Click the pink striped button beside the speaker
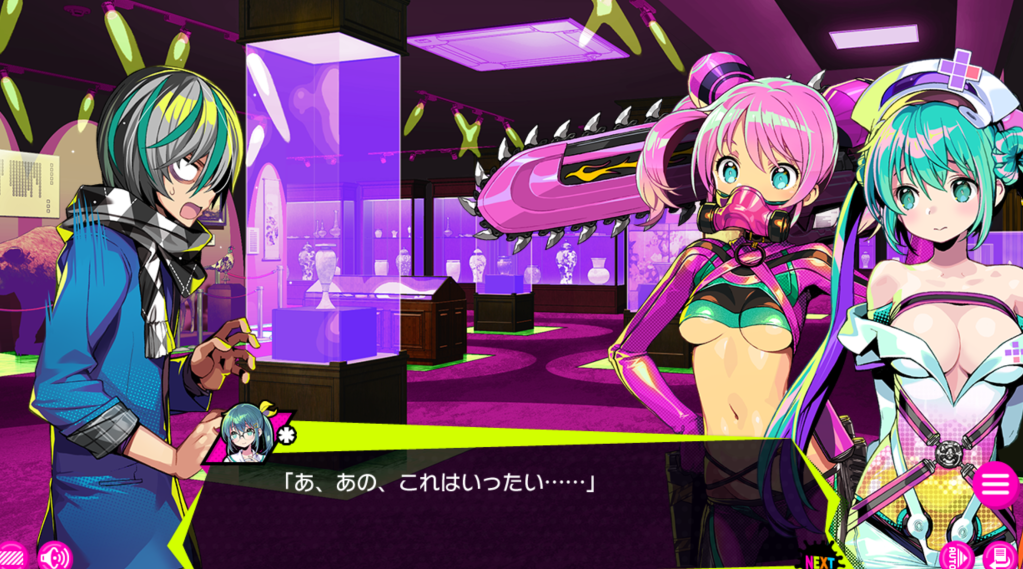The width and height of the screenshot is (1023, 569). [x=12, y=556]
